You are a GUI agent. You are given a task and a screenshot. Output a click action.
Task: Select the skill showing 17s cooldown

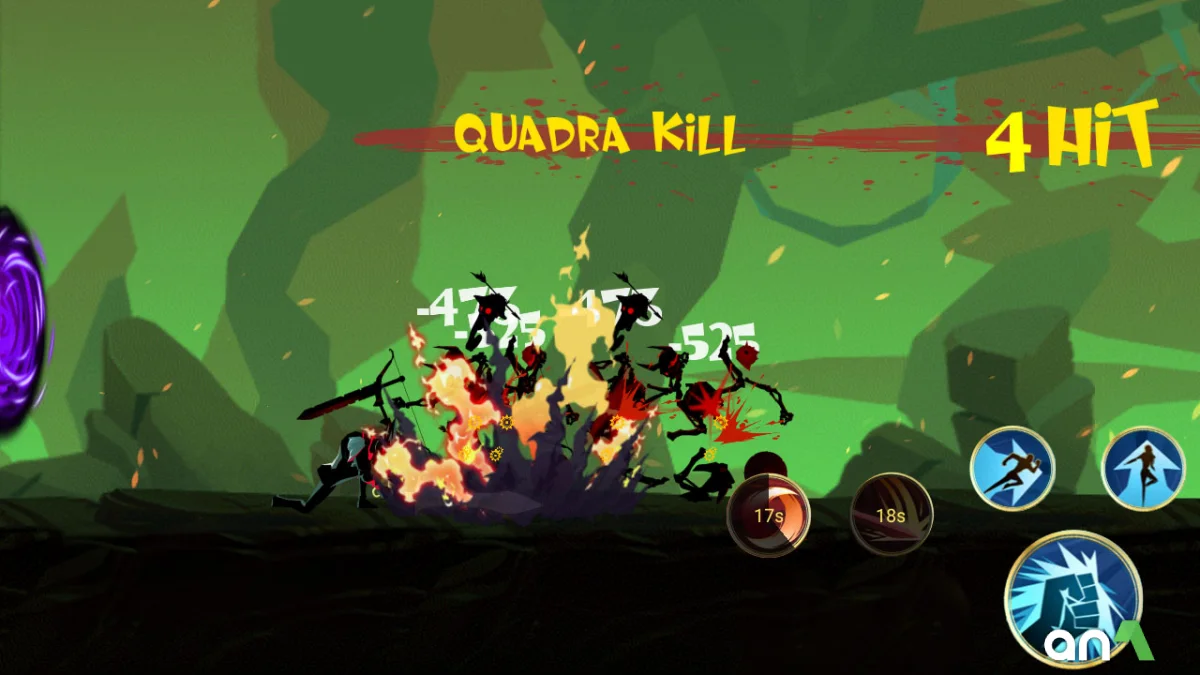769,515
